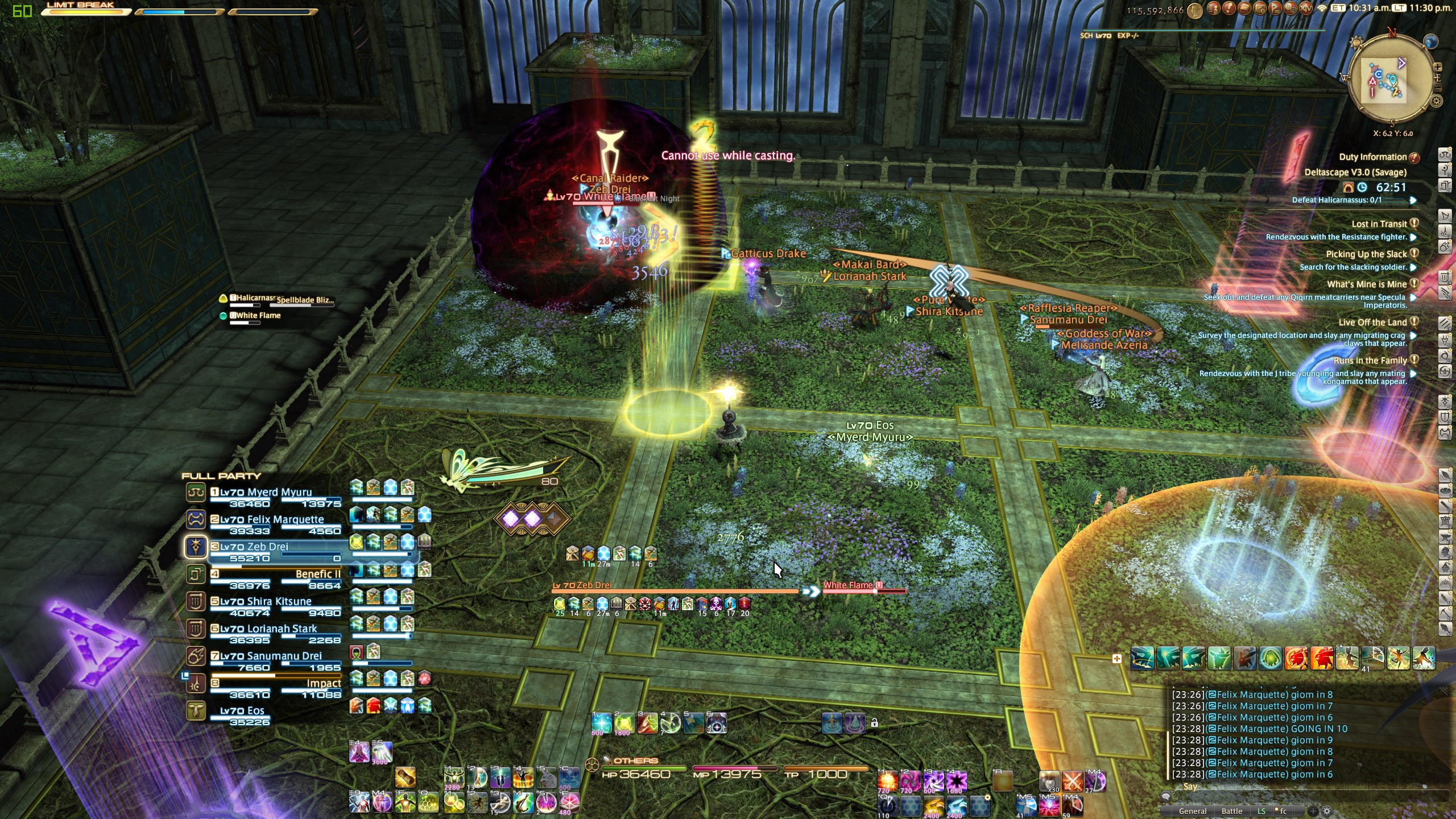This screenshot has height=819, width=1456.
Task: Open the Duty Information exclamation icon
Action: (1414, 157)
